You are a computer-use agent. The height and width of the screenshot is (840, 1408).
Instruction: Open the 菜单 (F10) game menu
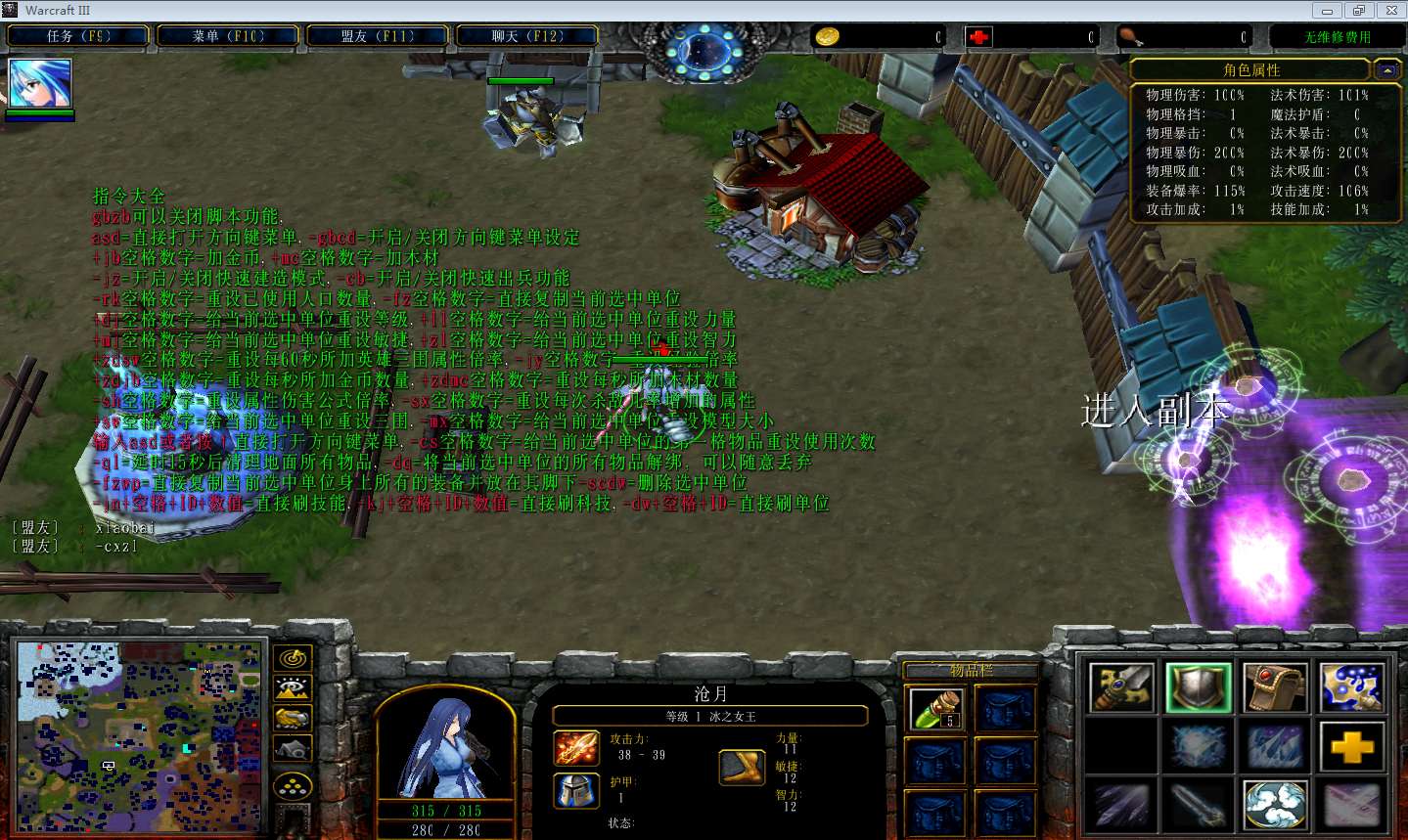[x=228, y=36]
